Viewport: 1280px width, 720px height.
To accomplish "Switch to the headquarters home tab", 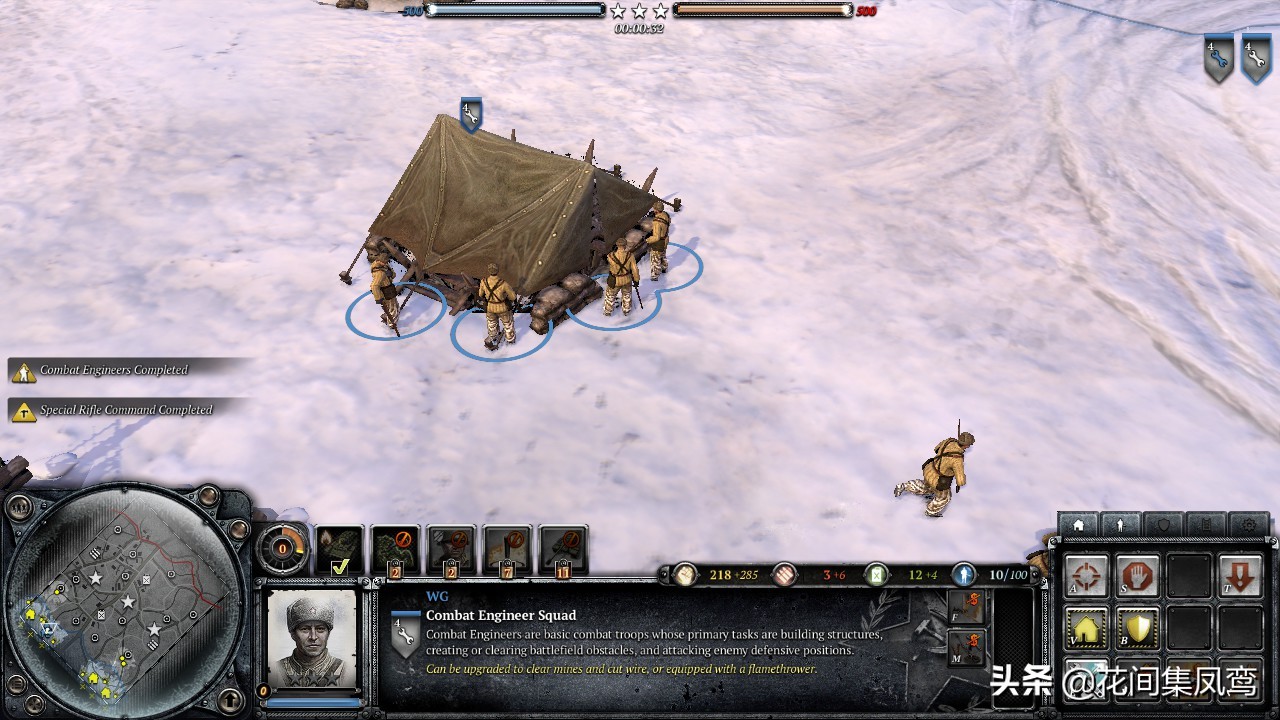I will [1079, 525].
